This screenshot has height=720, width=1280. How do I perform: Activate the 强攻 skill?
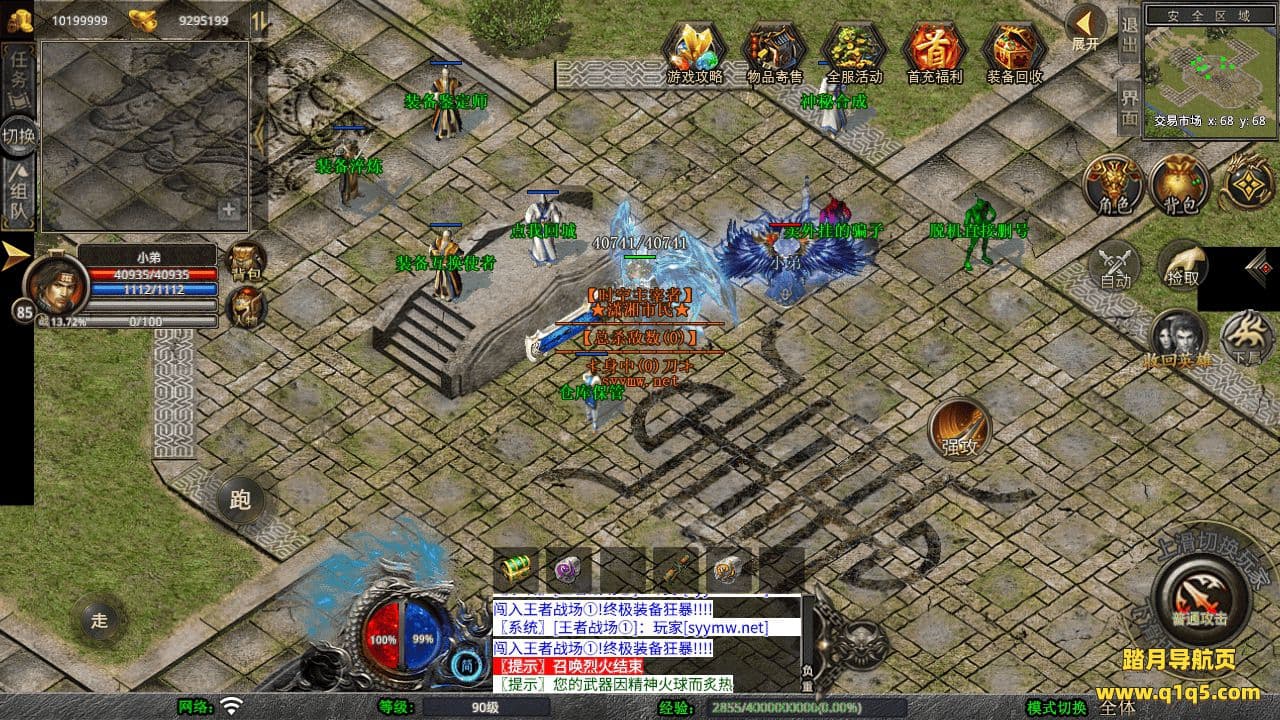pos(959,429)
